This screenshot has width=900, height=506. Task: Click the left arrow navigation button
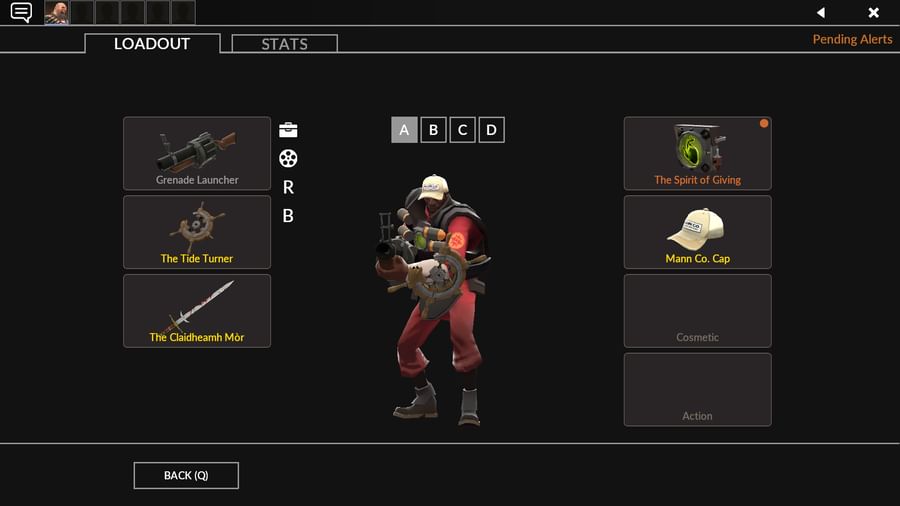point(821,13)
